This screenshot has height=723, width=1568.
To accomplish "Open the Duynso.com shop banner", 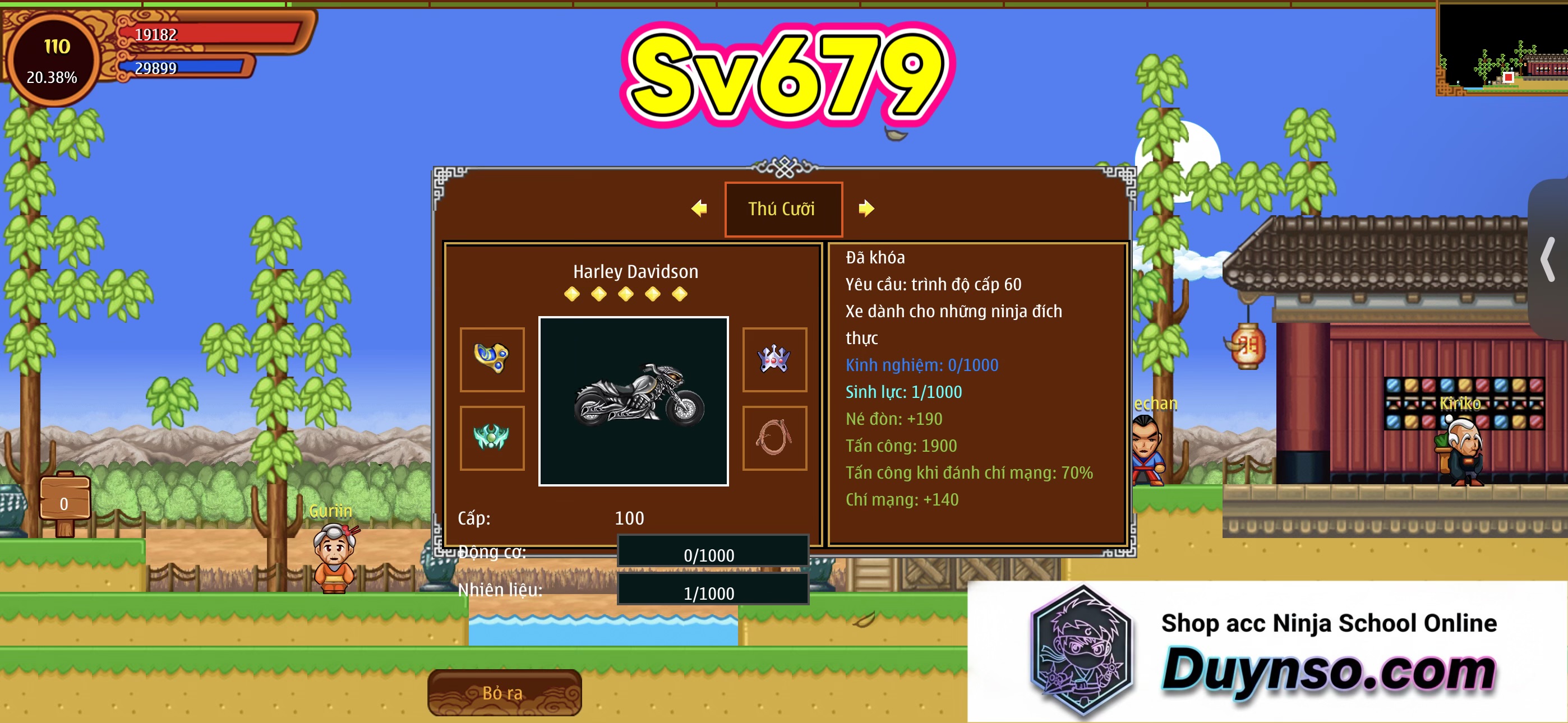I will 1267,651.
